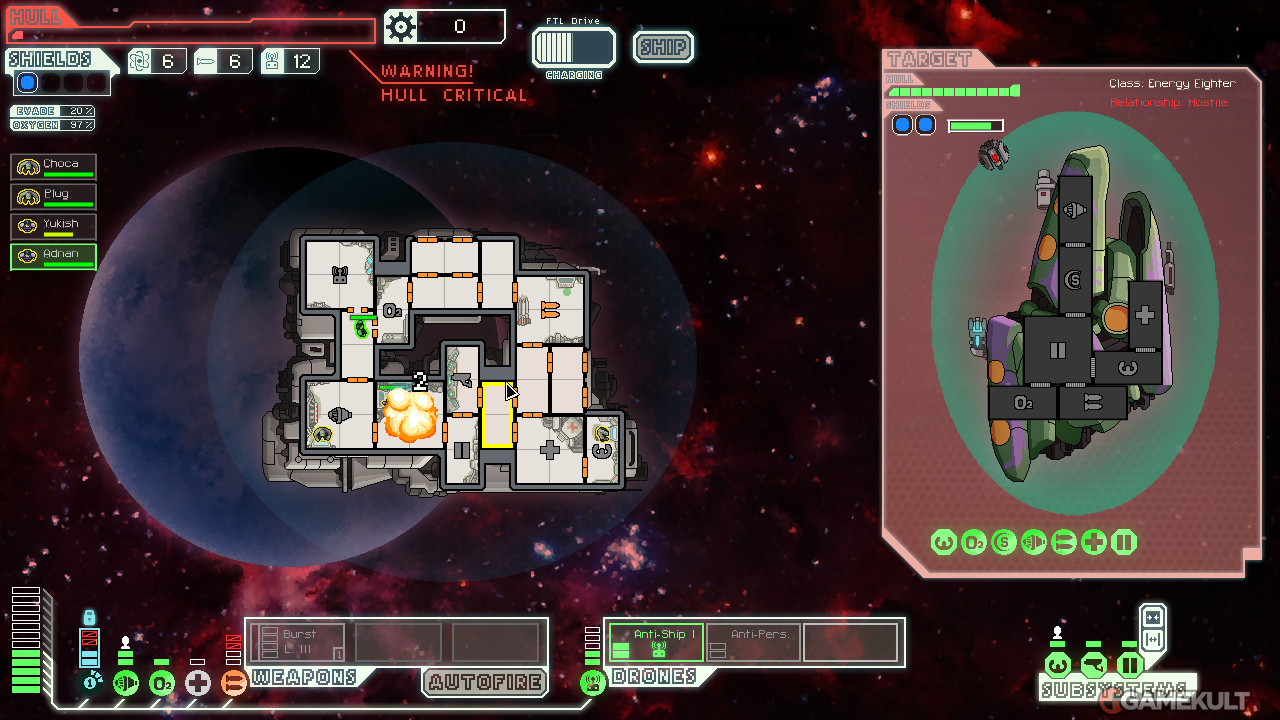Click the medbay system power icon
The height and width of the screenshot is (720, 1280).
point(198,683)
